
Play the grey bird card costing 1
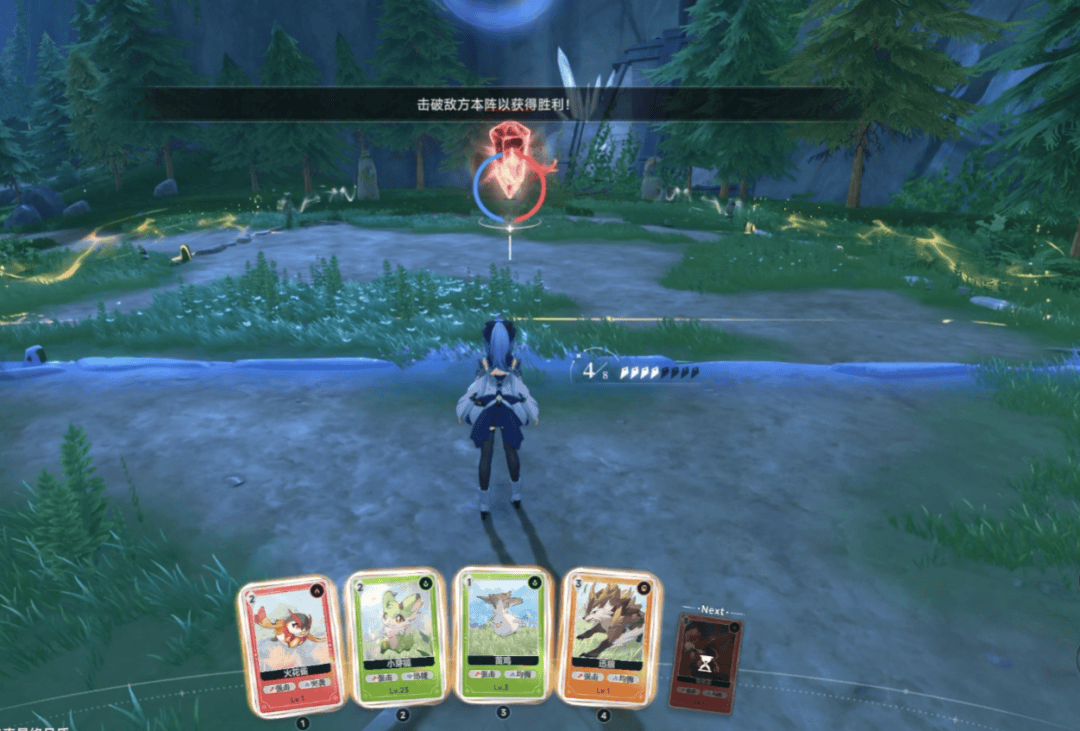click(502, 634)
